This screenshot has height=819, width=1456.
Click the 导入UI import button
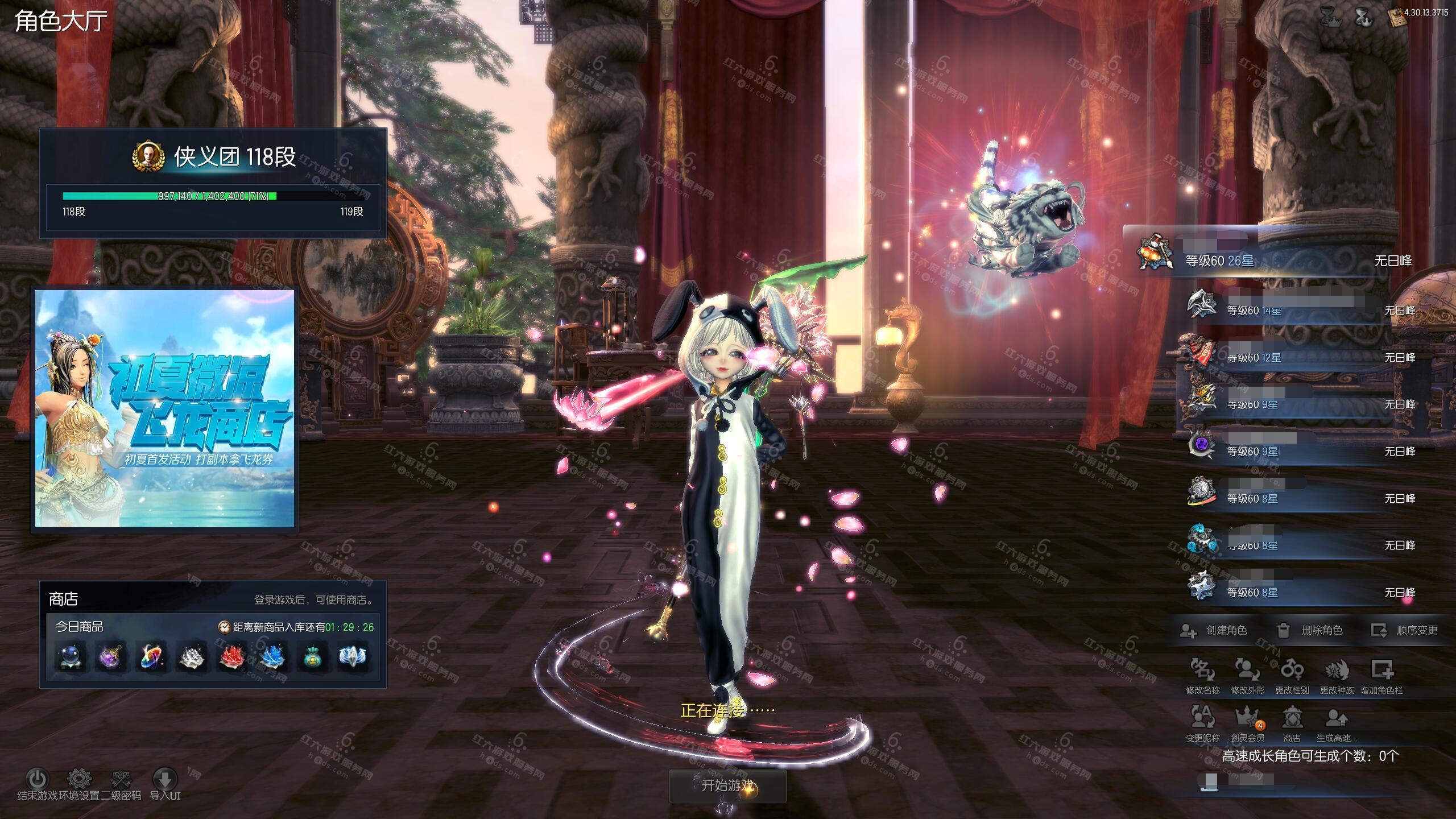coord(165,779)
